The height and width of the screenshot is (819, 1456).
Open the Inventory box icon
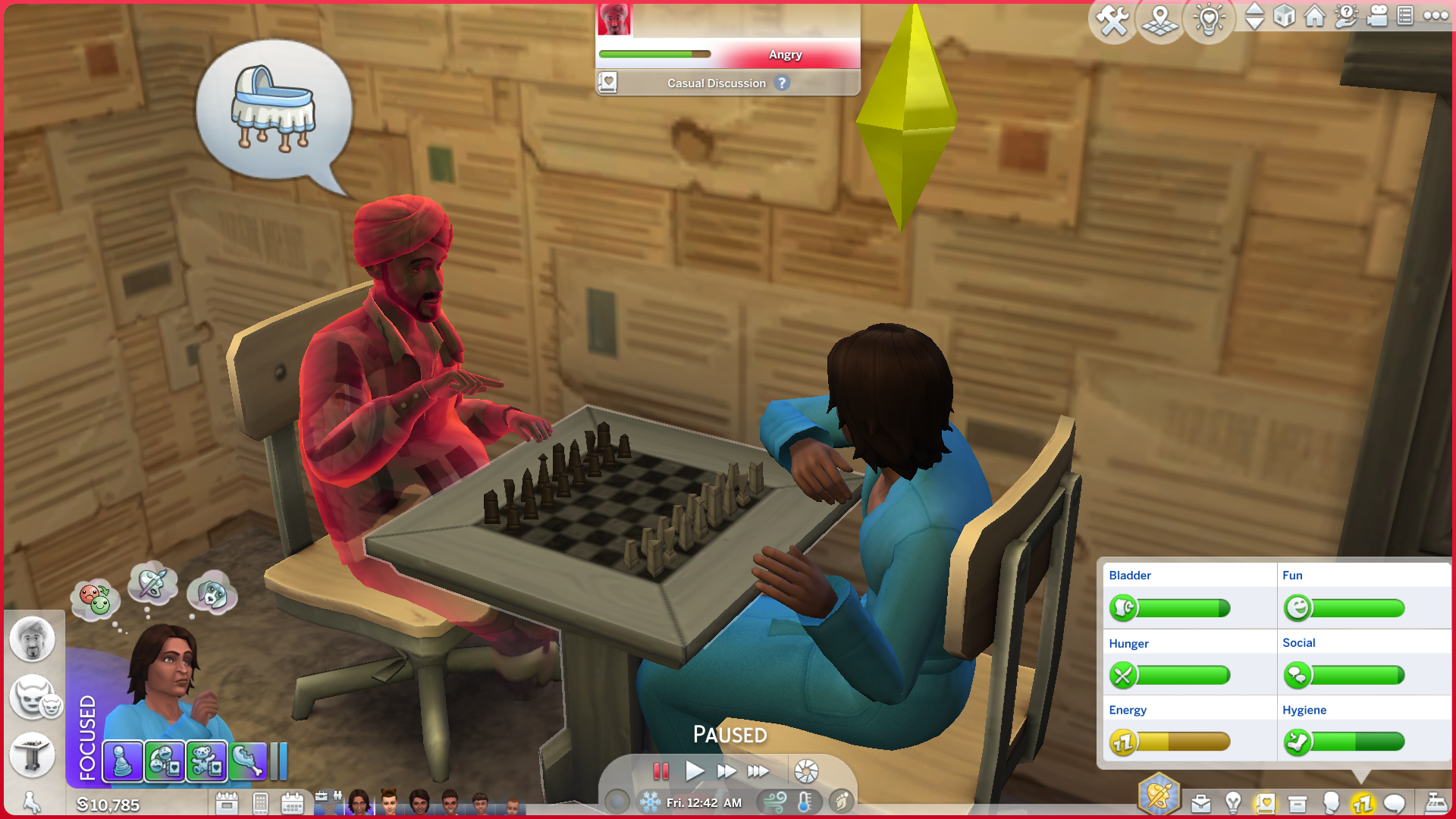click(1298, 803)
